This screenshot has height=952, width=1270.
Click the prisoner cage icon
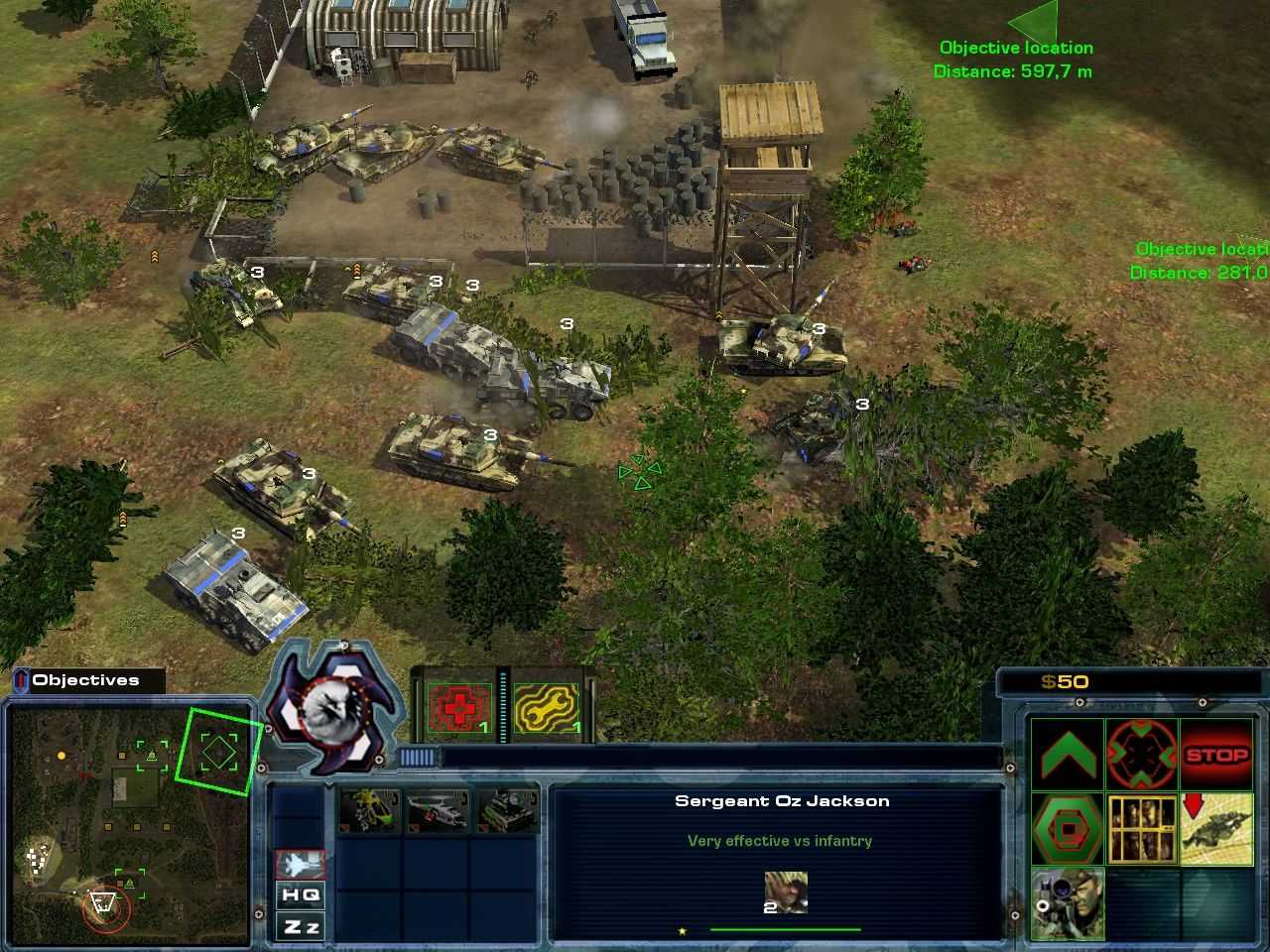click(x=1141, y=826)
